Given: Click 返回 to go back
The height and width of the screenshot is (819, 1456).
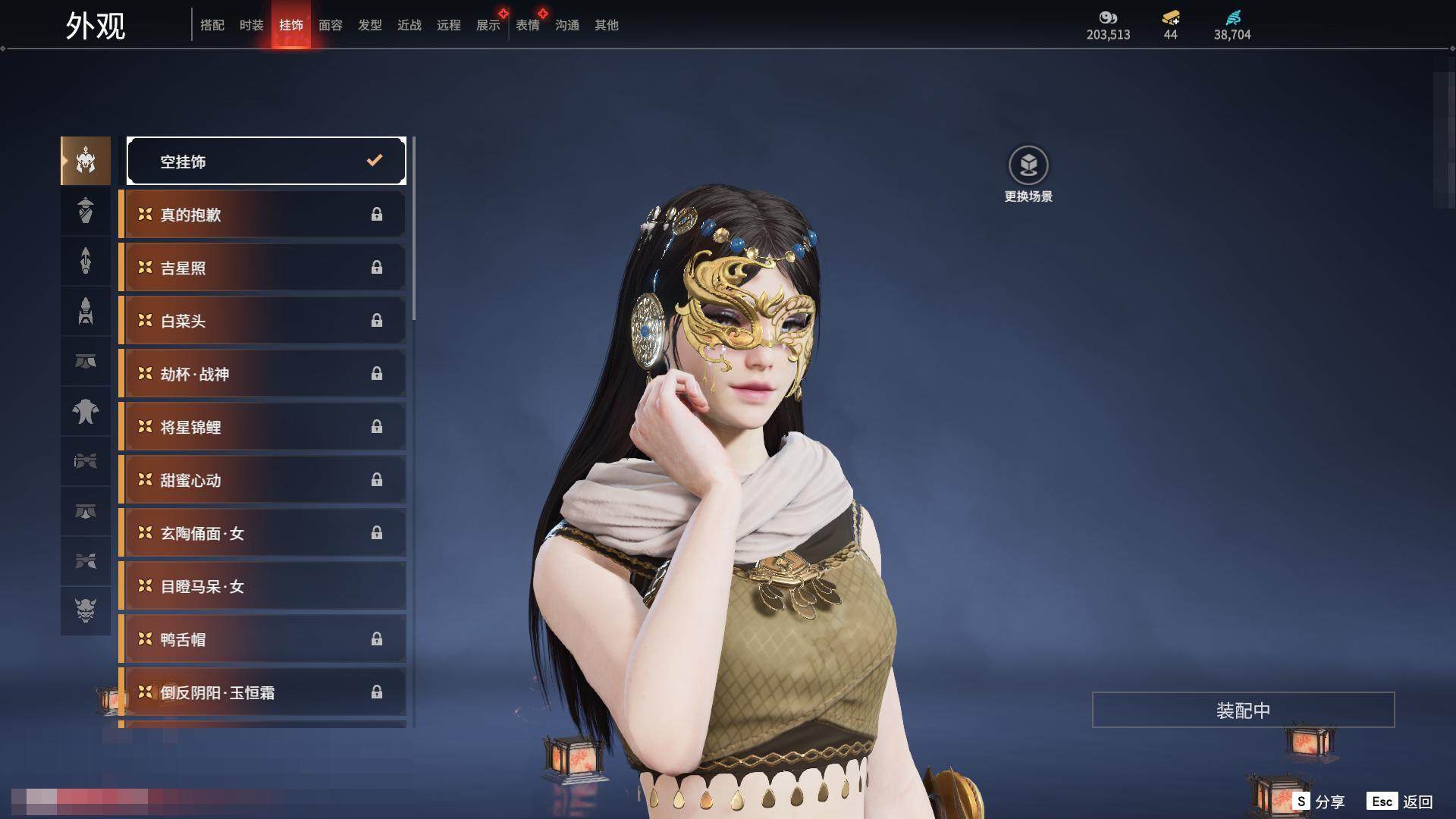Looking at the screenshot, I should [1401, 801].
